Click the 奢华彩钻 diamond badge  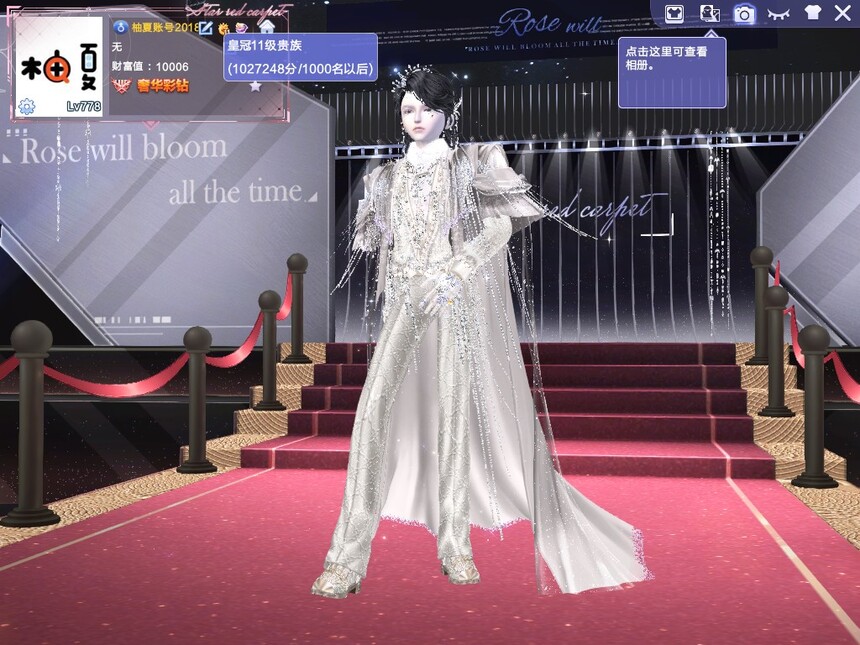(150, 86)
